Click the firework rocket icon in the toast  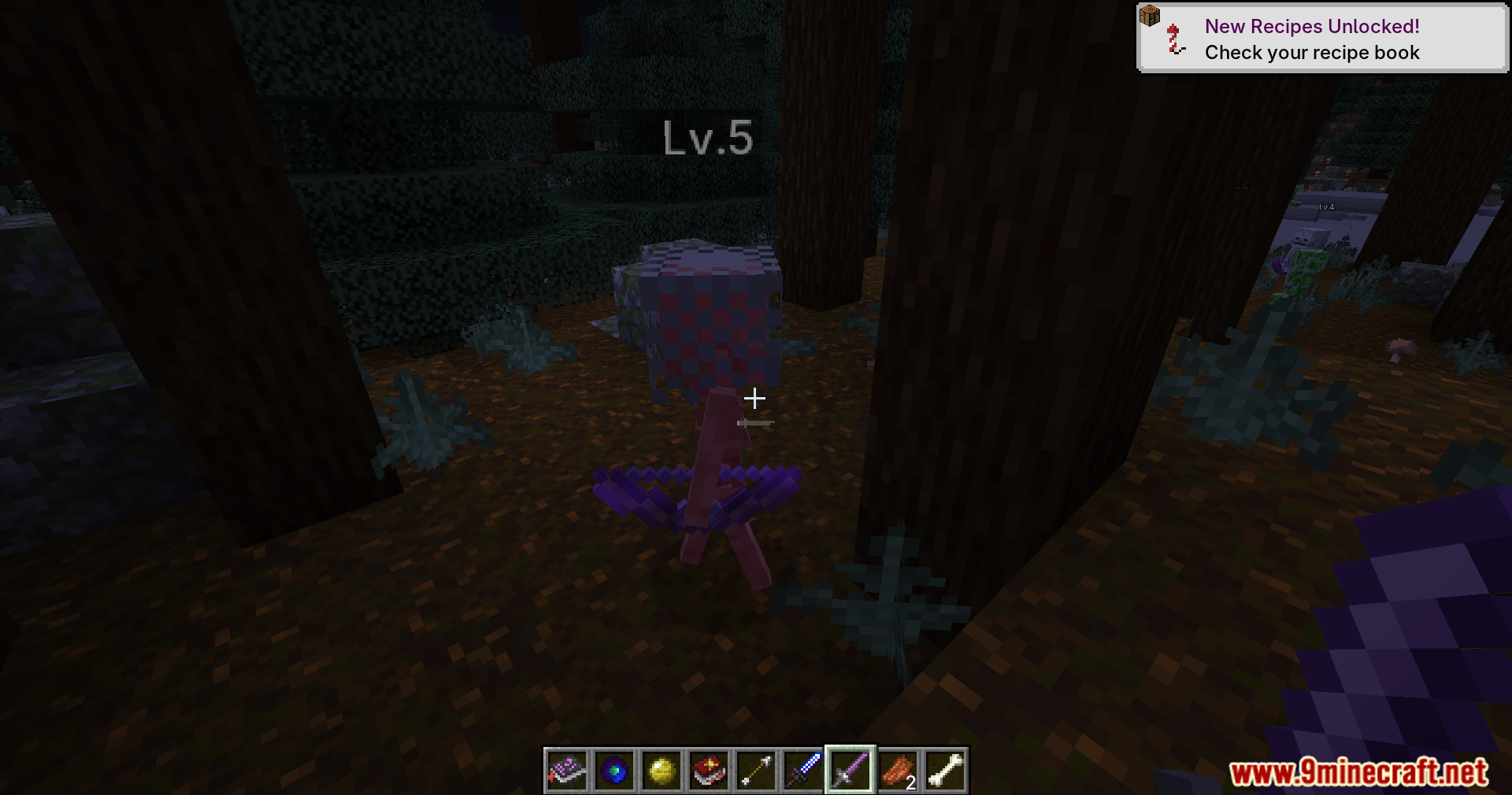tap(1173, 38)
